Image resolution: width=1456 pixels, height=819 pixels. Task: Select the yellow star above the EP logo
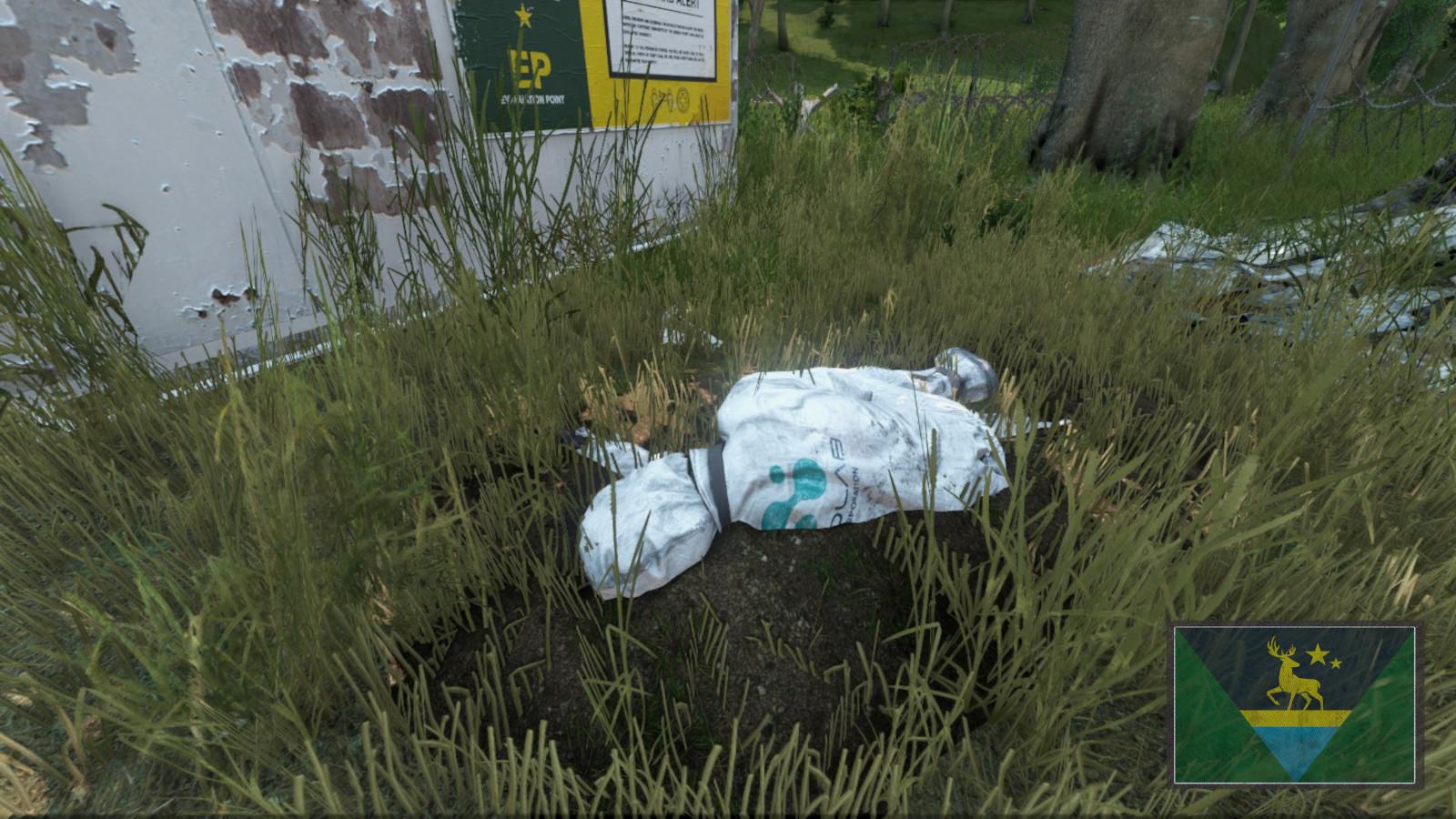point(522,16)
